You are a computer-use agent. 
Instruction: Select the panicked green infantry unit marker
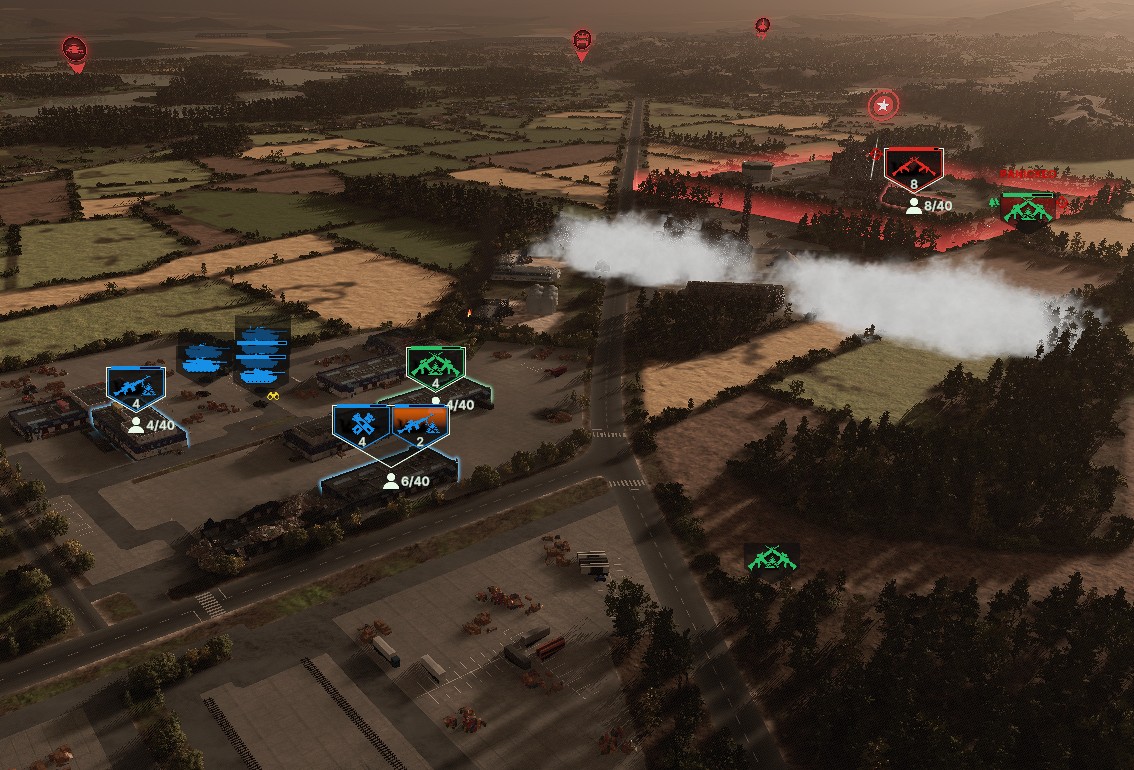tap(1028, 209)
